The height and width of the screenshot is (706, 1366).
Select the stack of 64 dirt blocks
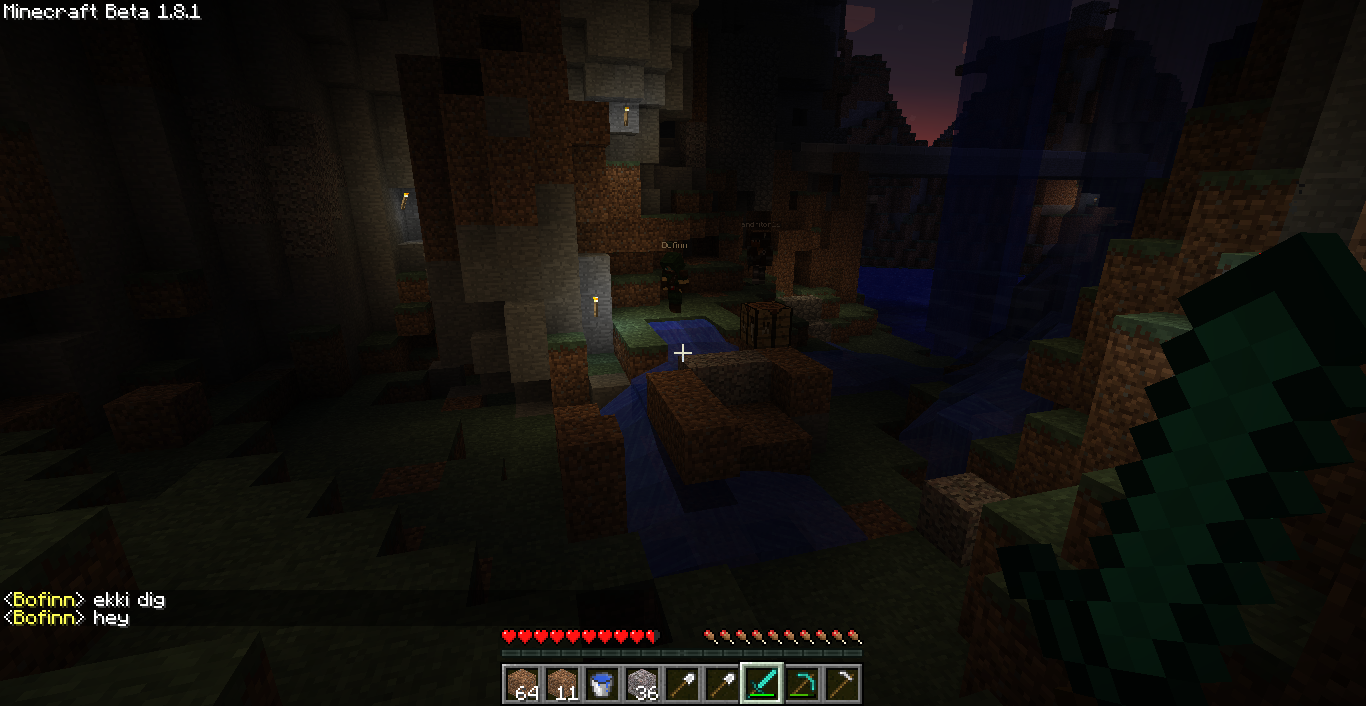click(522, 684)
